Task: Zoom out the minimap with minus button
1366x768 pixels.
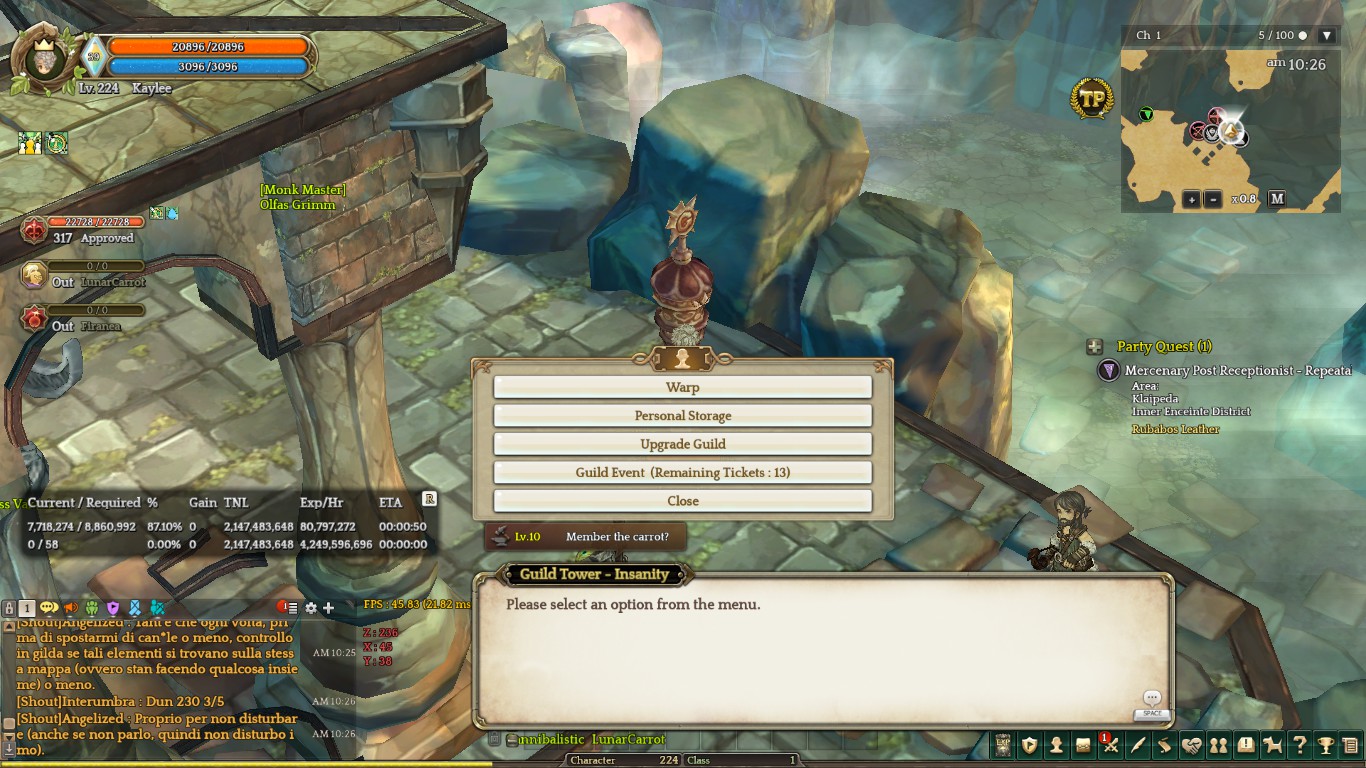Action: pyautogui.click(x=1212, y=199)
